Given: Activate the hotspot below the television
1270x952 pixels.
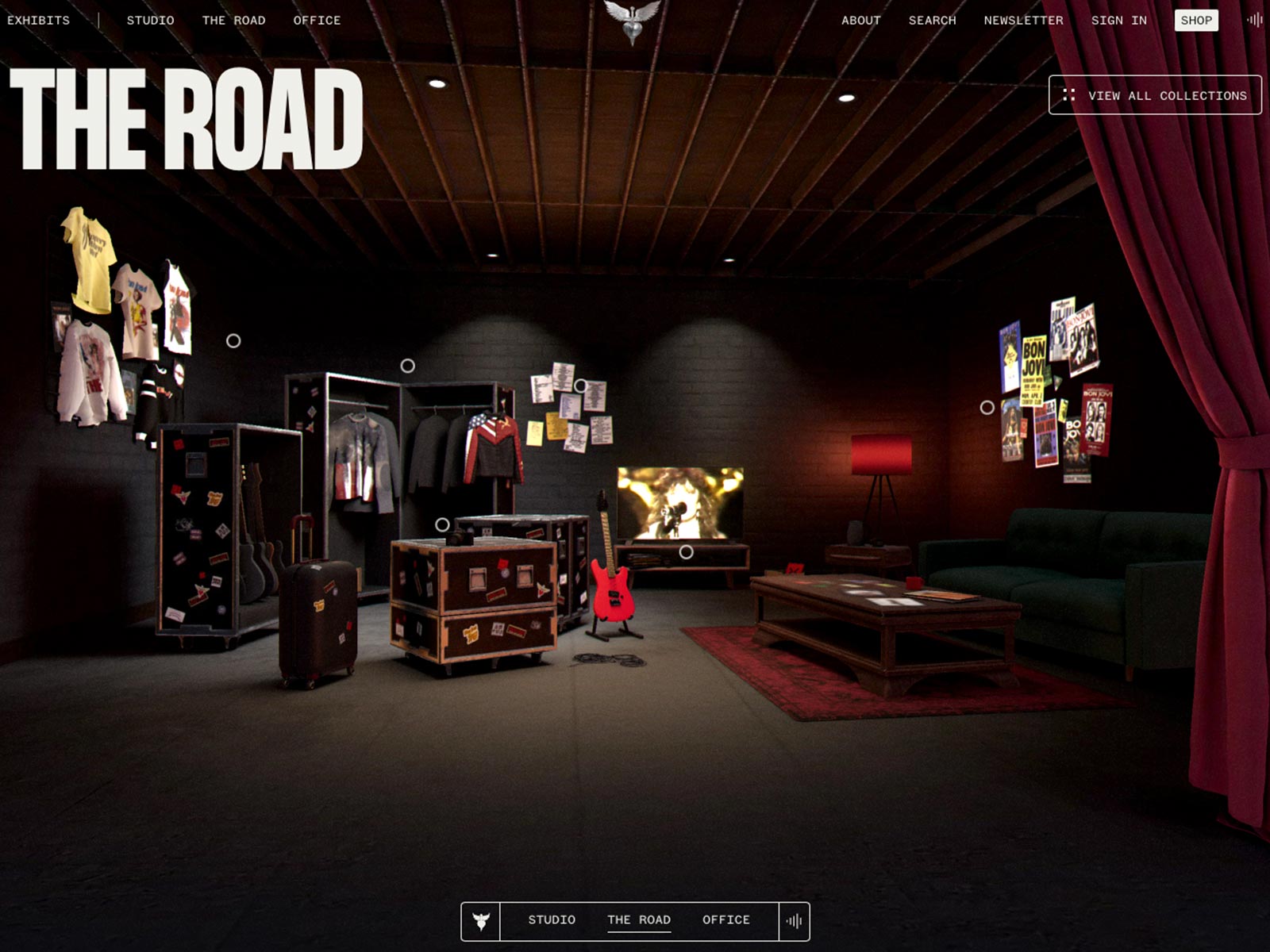Looking at the screenshot, I should (687, 551).
